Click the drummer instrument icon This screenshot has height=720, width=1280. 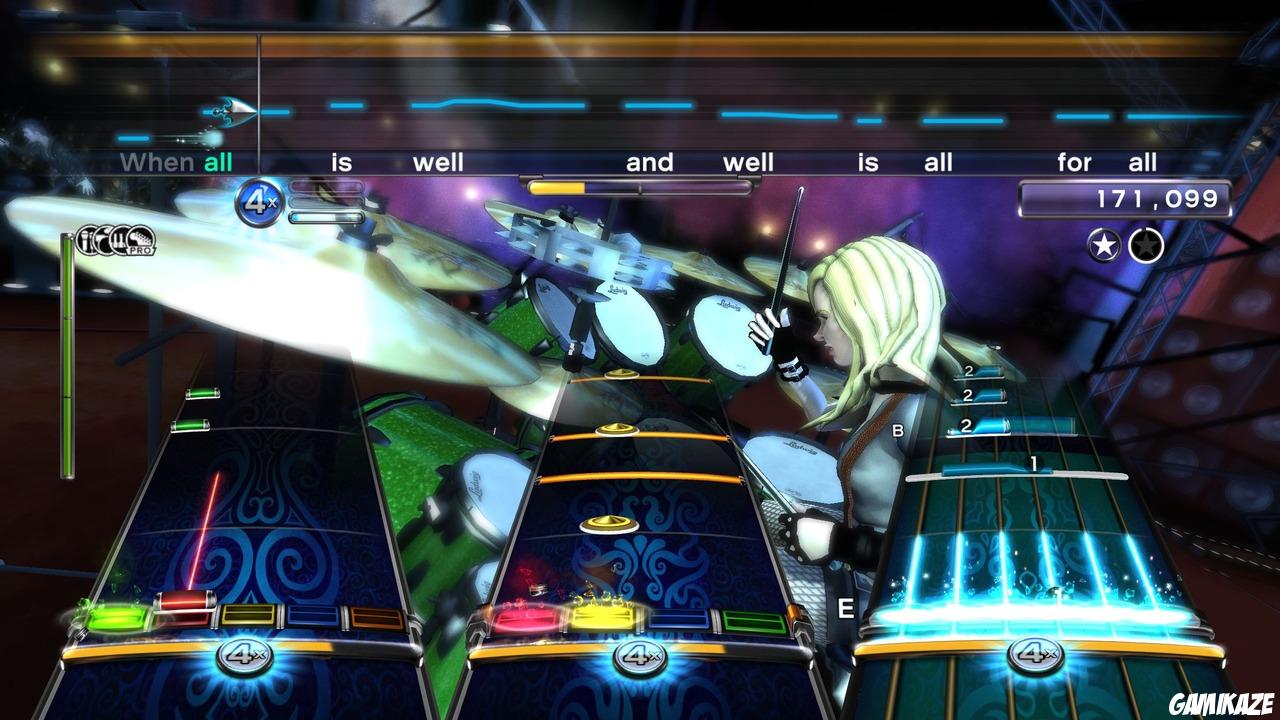[103, 240]
